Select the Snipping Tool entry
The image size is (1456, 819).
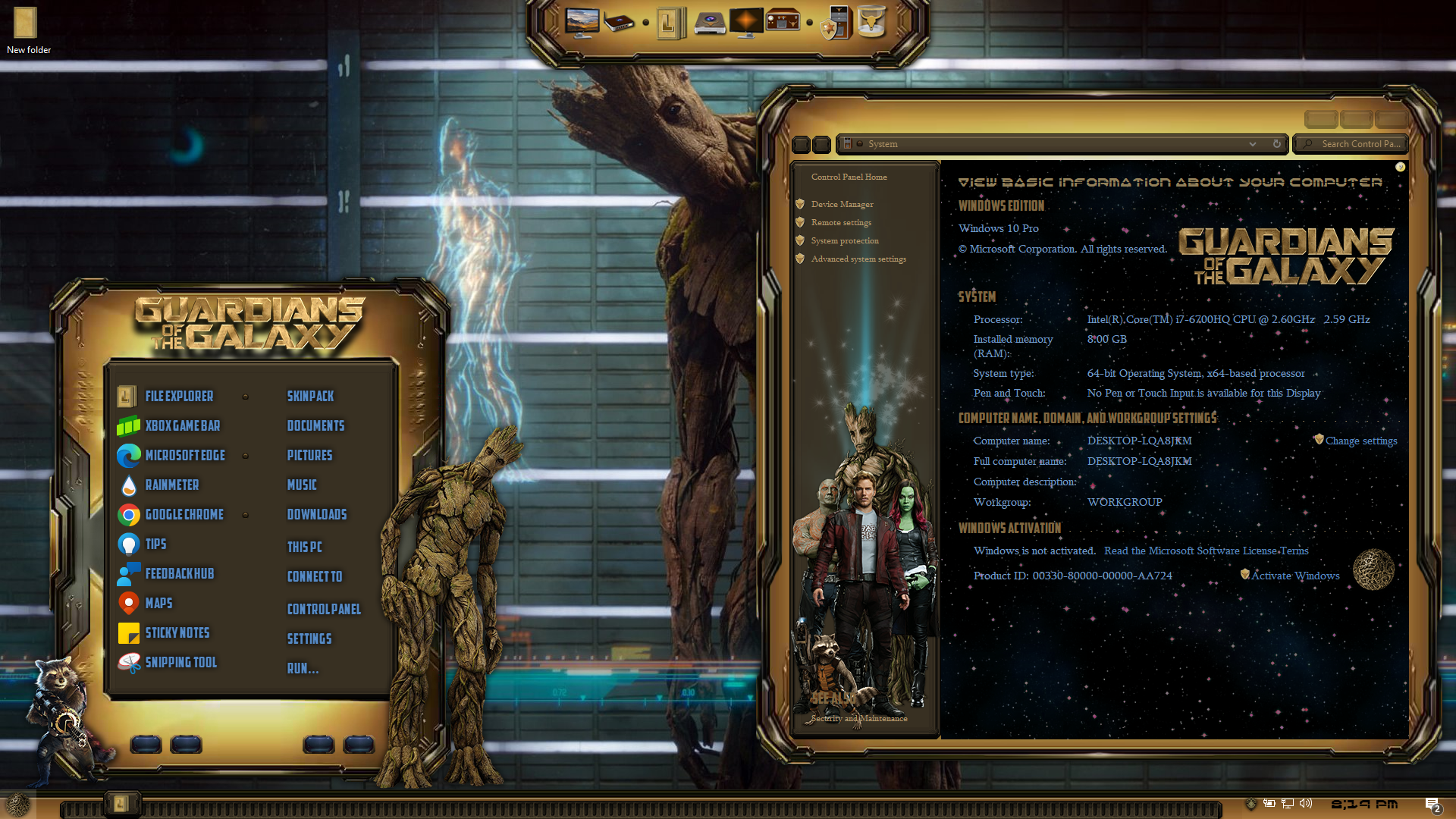point(180,662)
